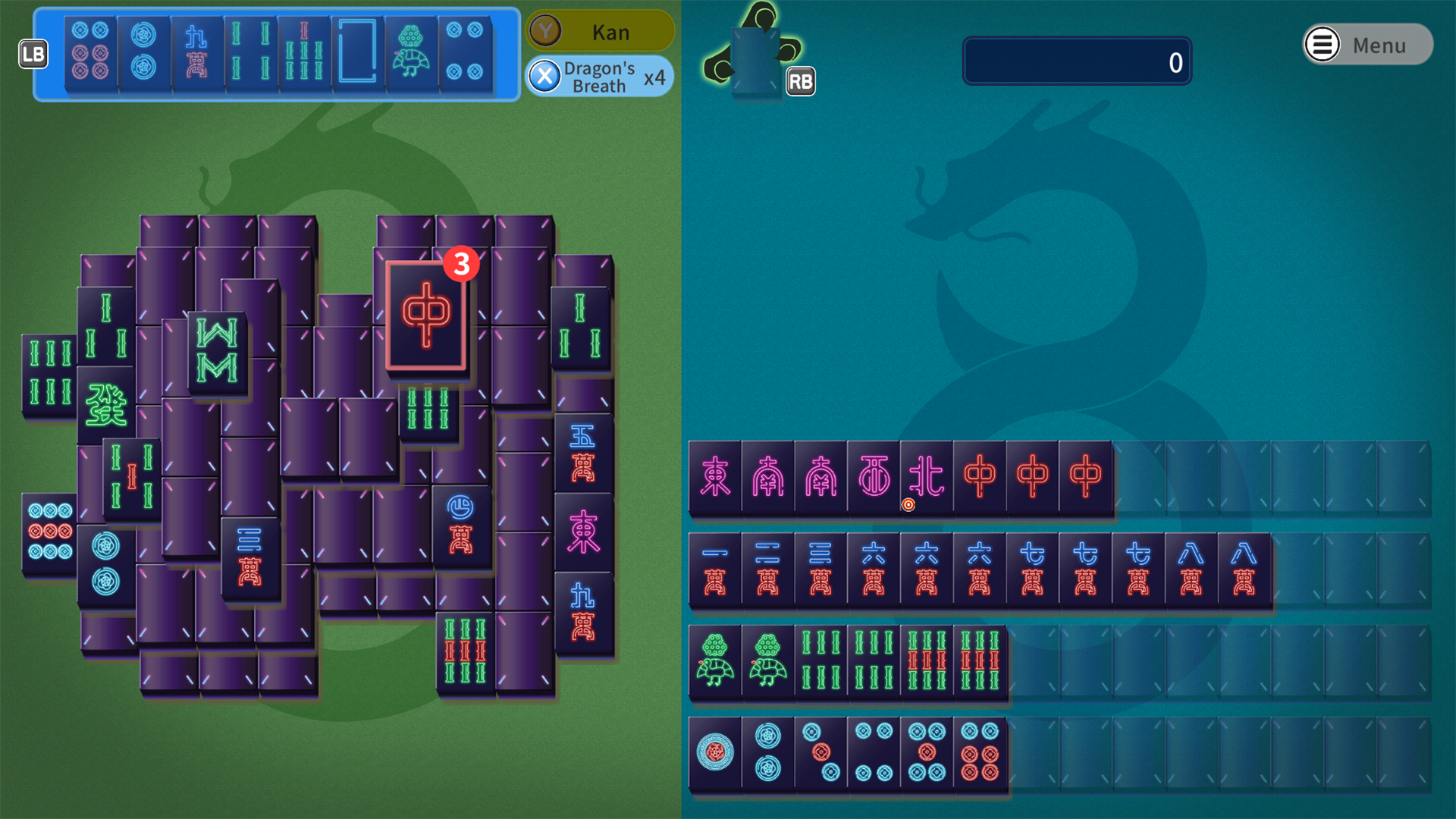Click the nine-bamboo tile on the board

[465, 652]
